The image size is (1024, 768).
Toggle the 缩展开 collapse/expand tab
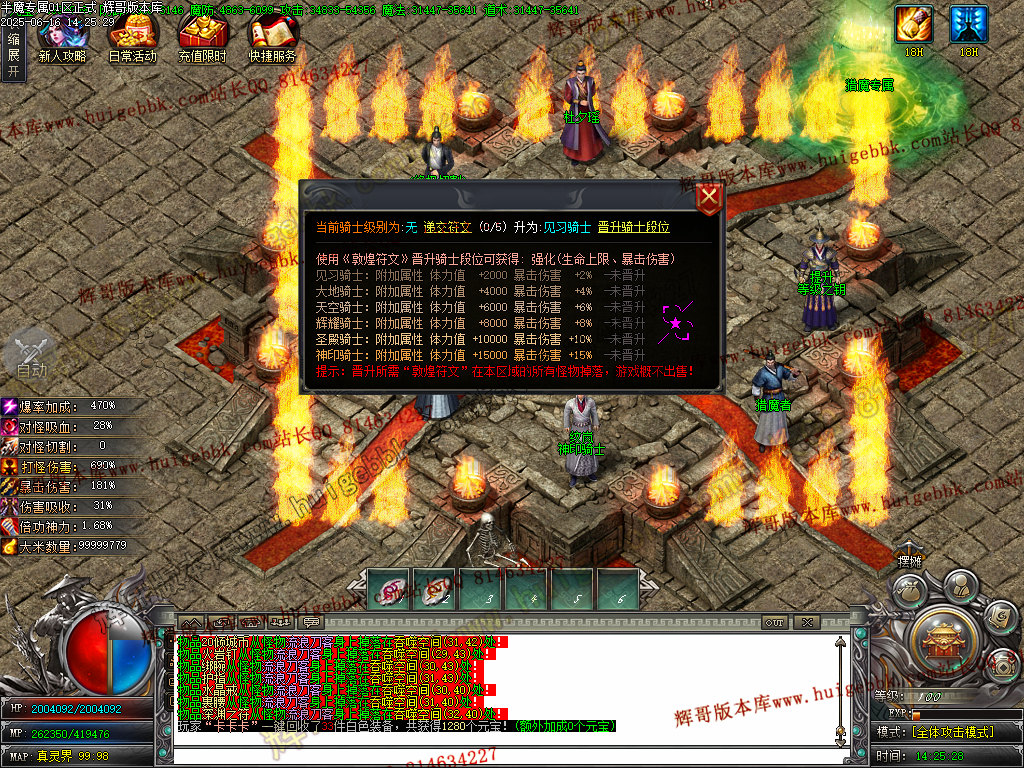click(x=13, y=55)
